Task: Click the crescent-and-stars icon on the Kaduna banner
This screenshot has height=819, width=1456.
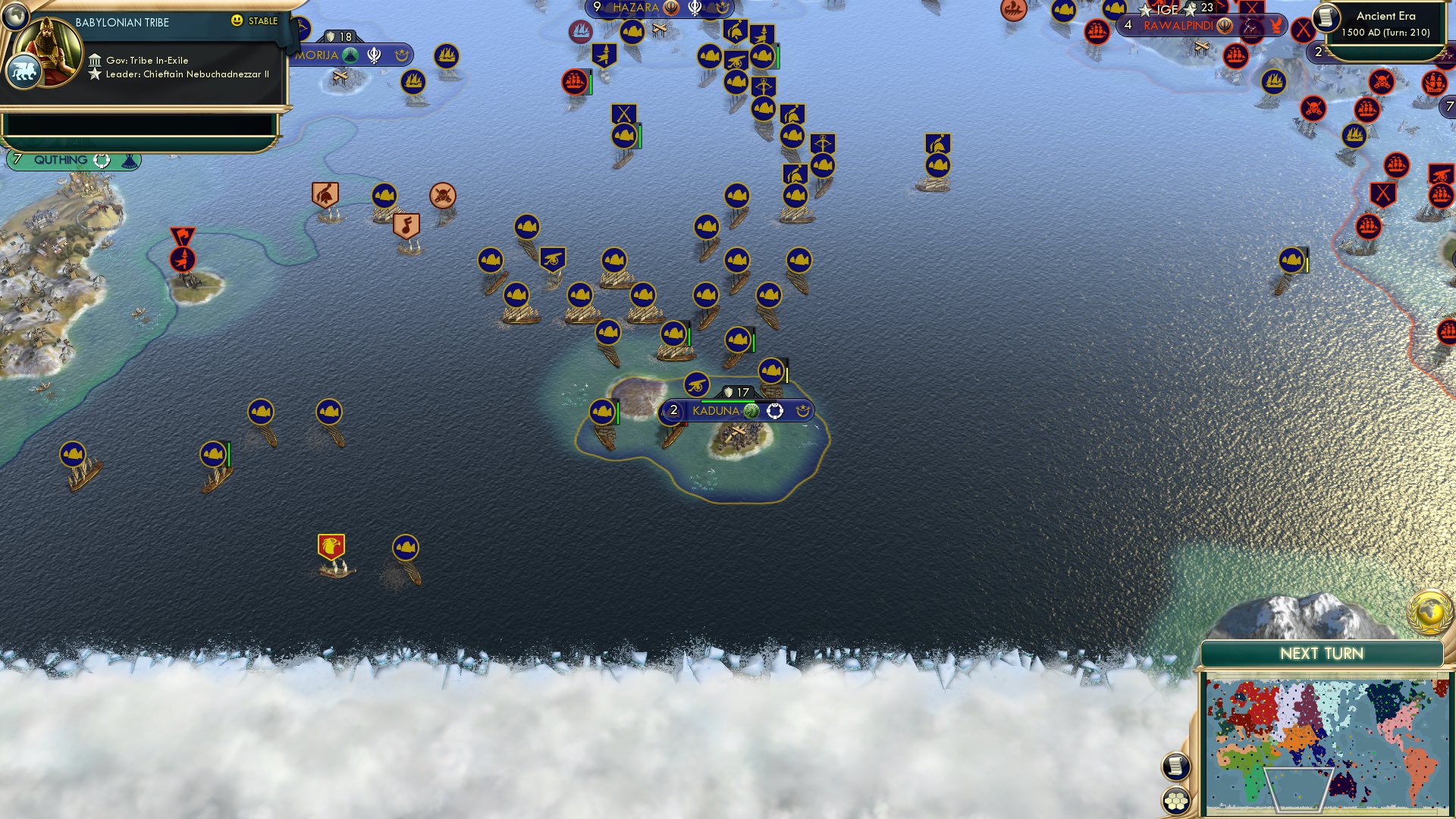Action: click(805, 412)
